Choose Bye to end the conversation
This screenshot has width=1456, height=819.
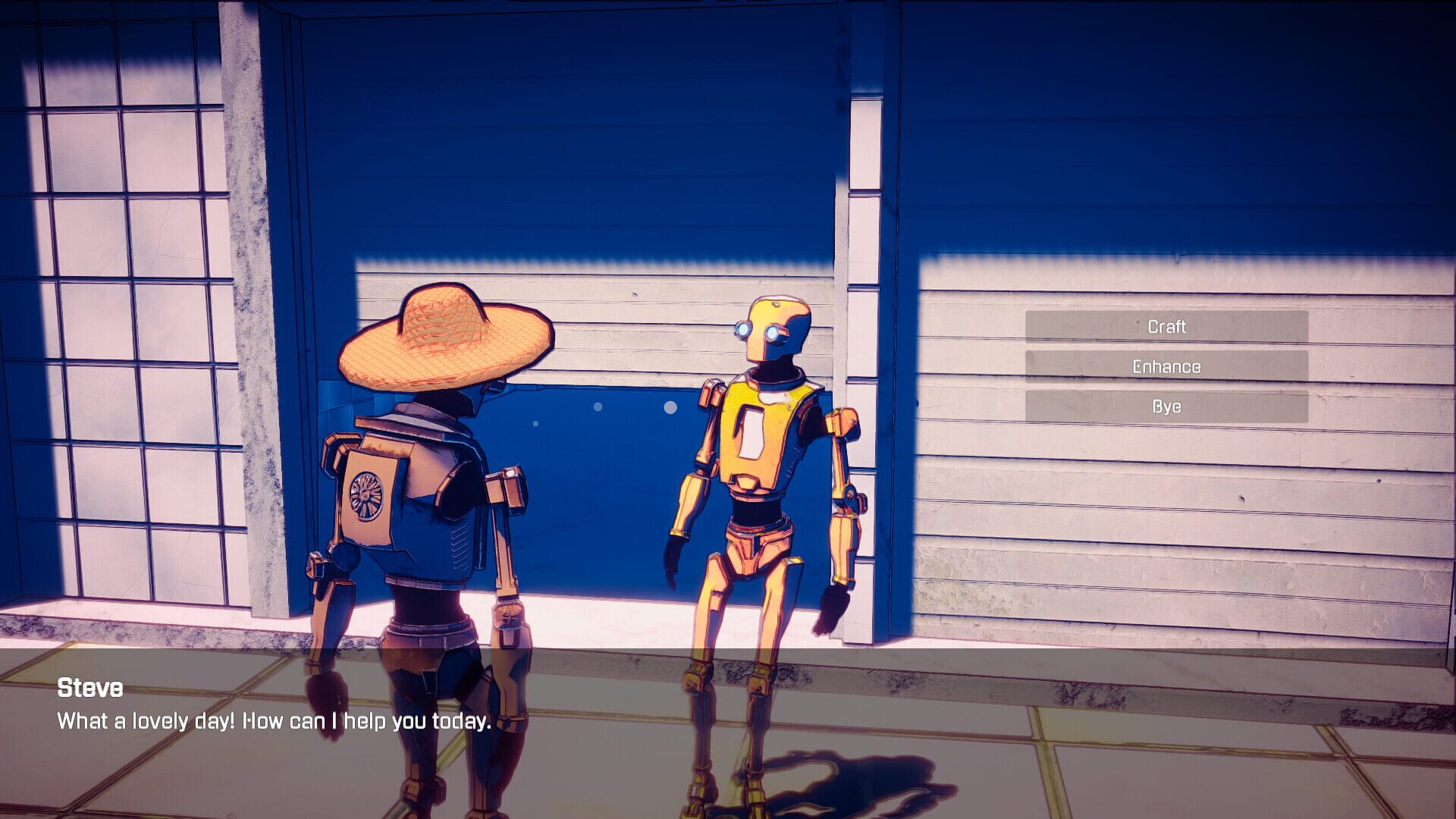coord(1166,406)
